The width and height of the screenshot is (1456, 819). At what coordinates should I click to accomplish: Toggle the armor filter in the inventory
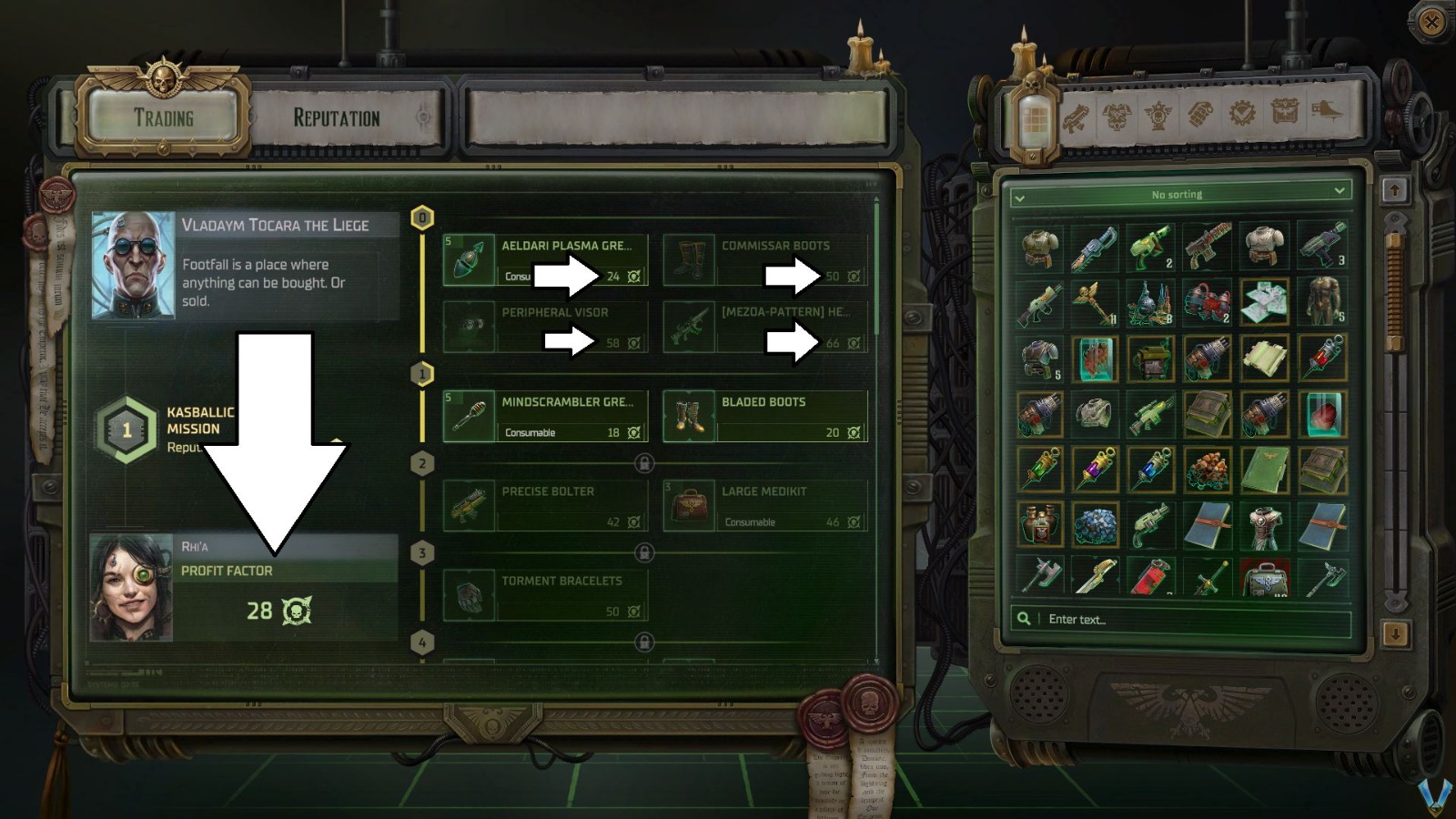click(1115, 116)
